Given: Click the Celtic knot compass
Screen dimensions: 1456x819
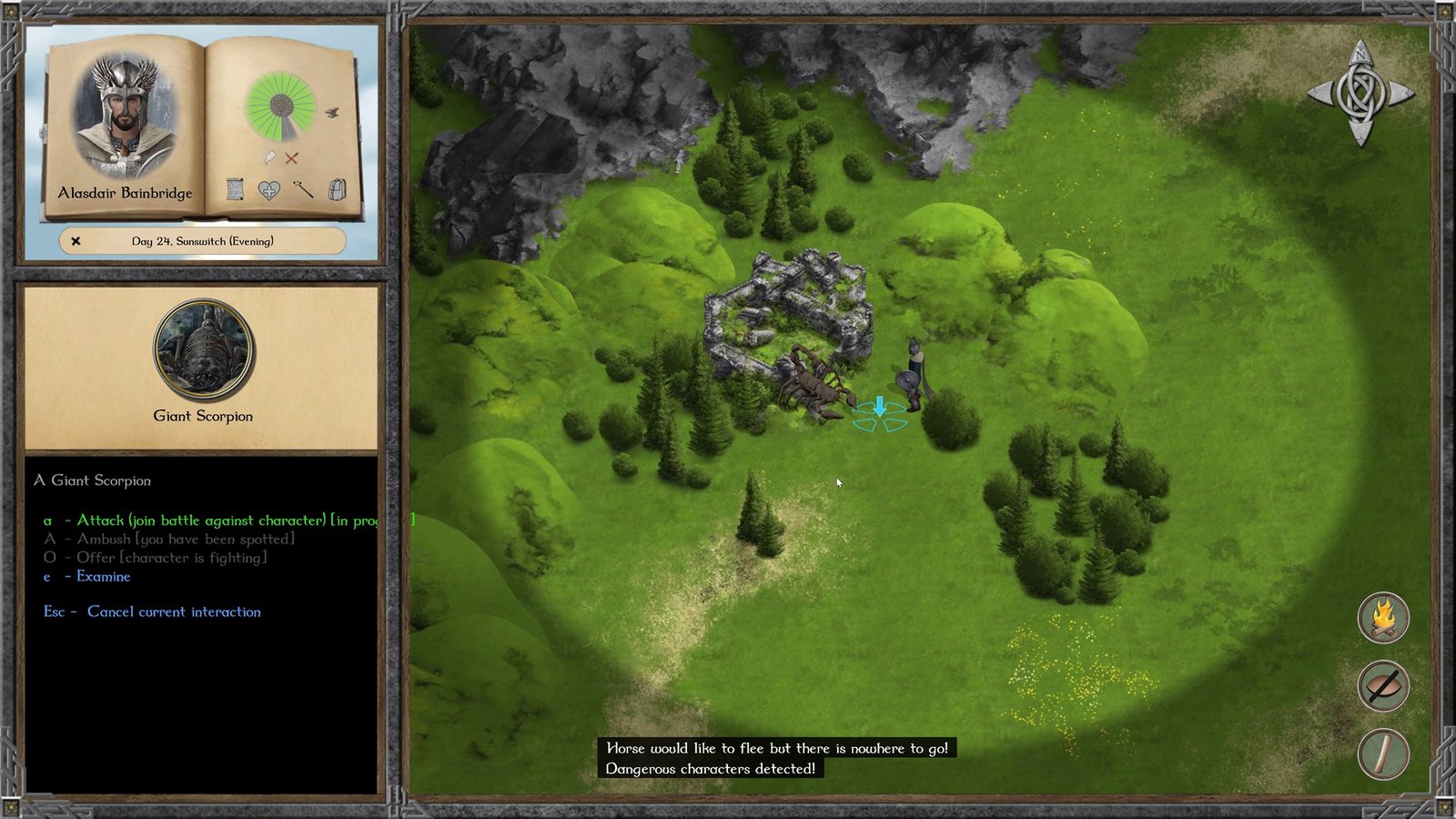Looking at the screenshot, I should (x=1360, y=93).
